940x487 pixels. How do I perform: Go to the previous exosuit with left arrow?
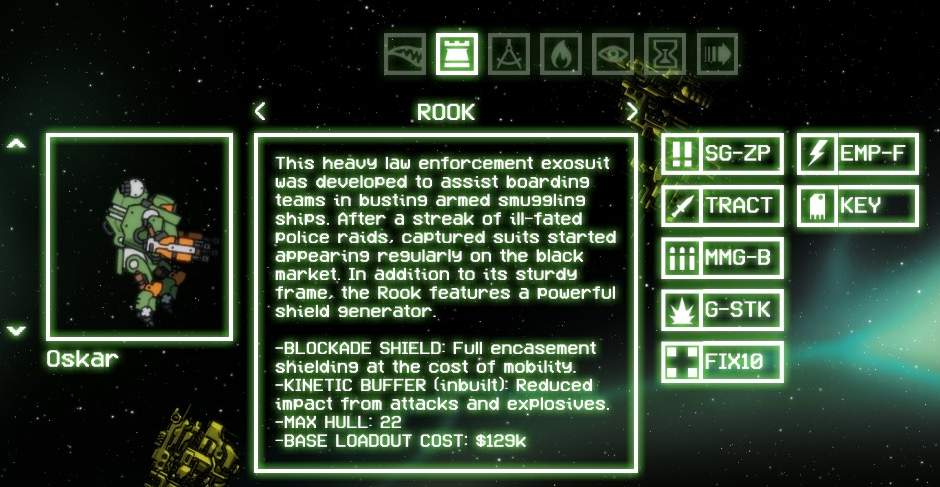point(260,111)
